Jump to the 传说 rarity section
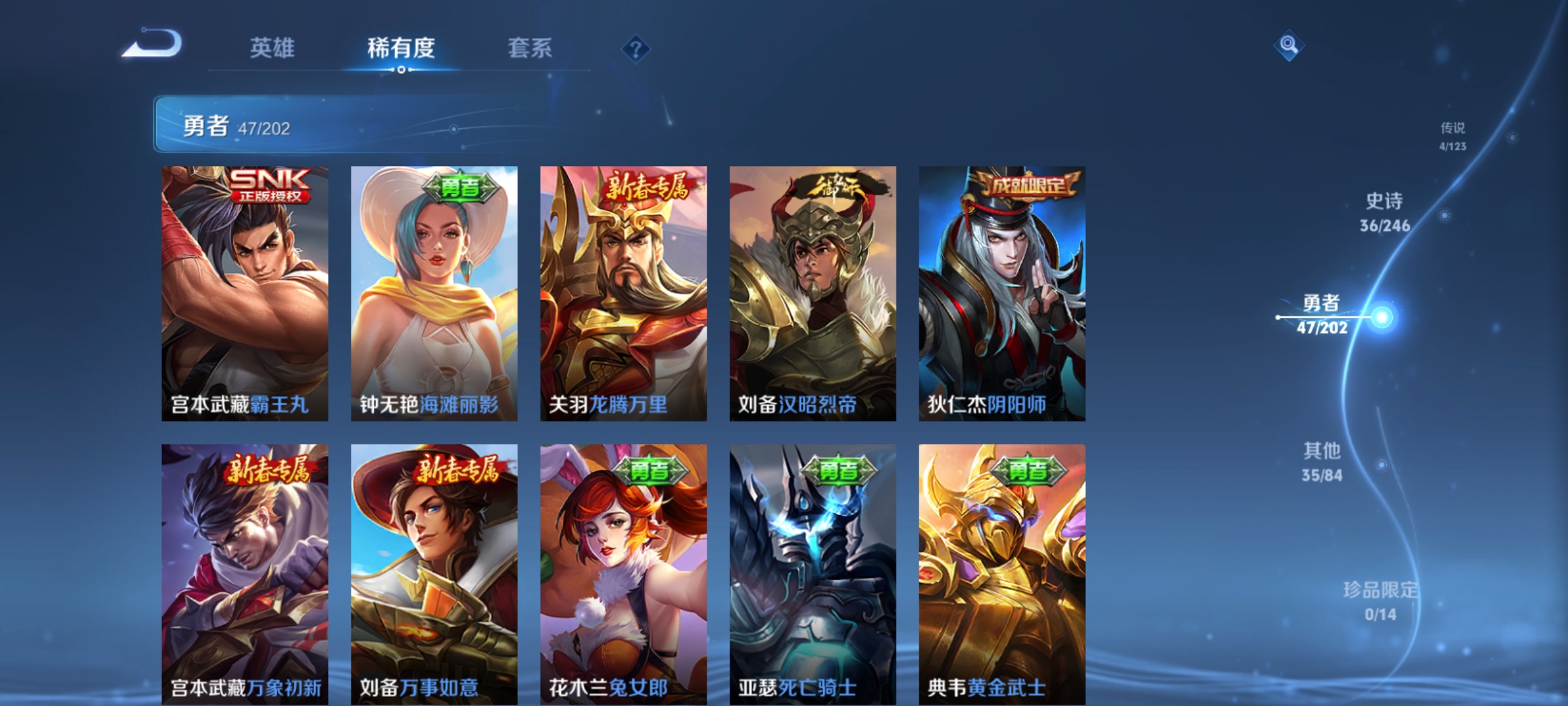The width and height of the screenshot is (1568, 706). (1452, 136)
